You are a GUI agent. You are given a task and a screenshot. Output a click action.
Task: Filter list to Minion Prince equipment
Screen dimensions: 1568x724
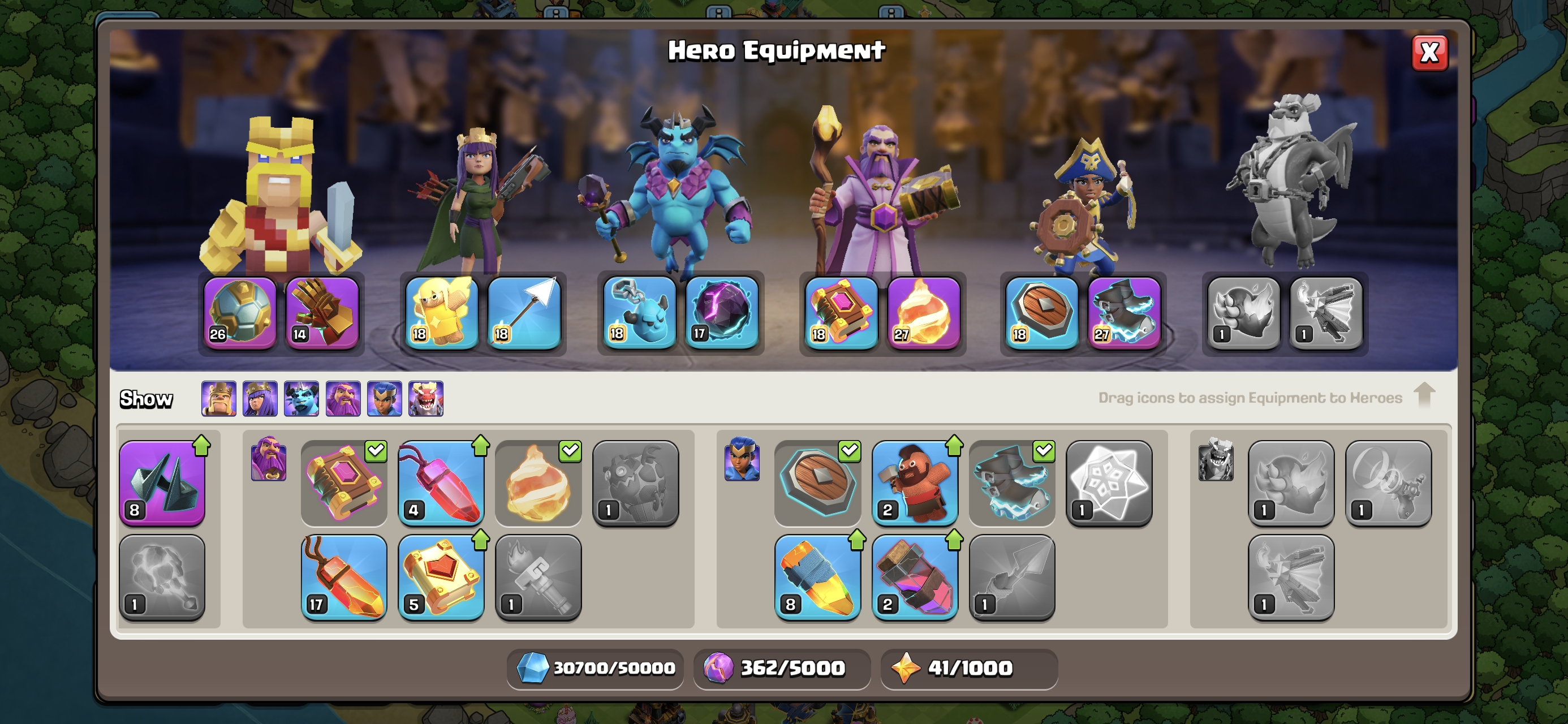[x=301, y=399]
